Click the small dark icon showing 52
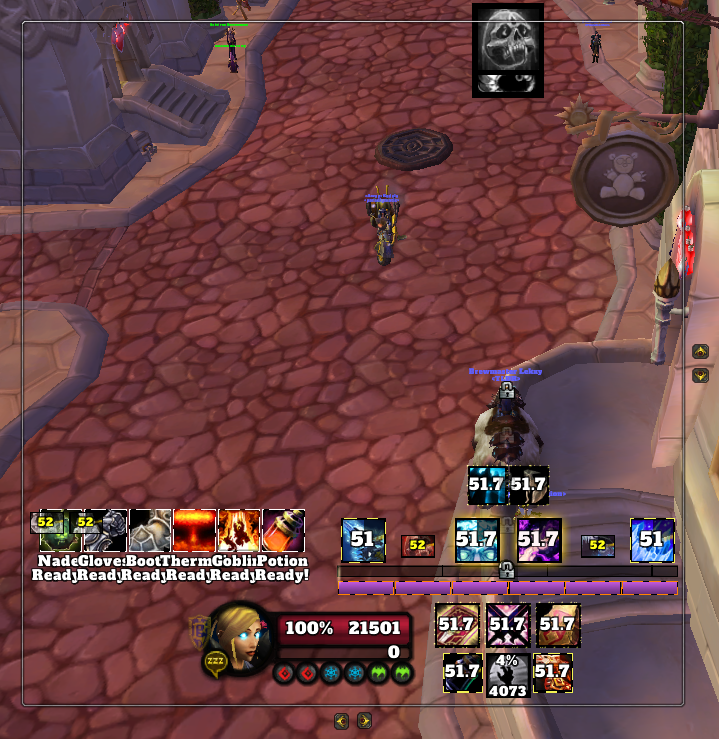Screen dimensions: 719x739 (x=598, y=545)
